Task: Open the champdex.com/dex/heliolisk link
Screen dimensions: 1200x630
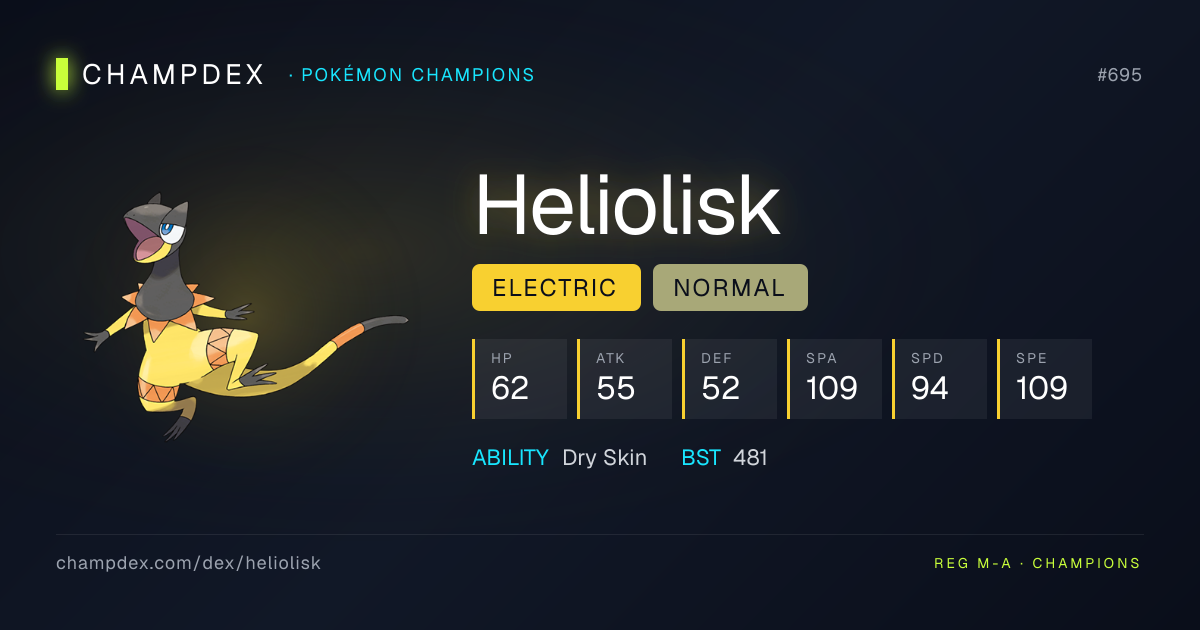Action: pos(188,563)
